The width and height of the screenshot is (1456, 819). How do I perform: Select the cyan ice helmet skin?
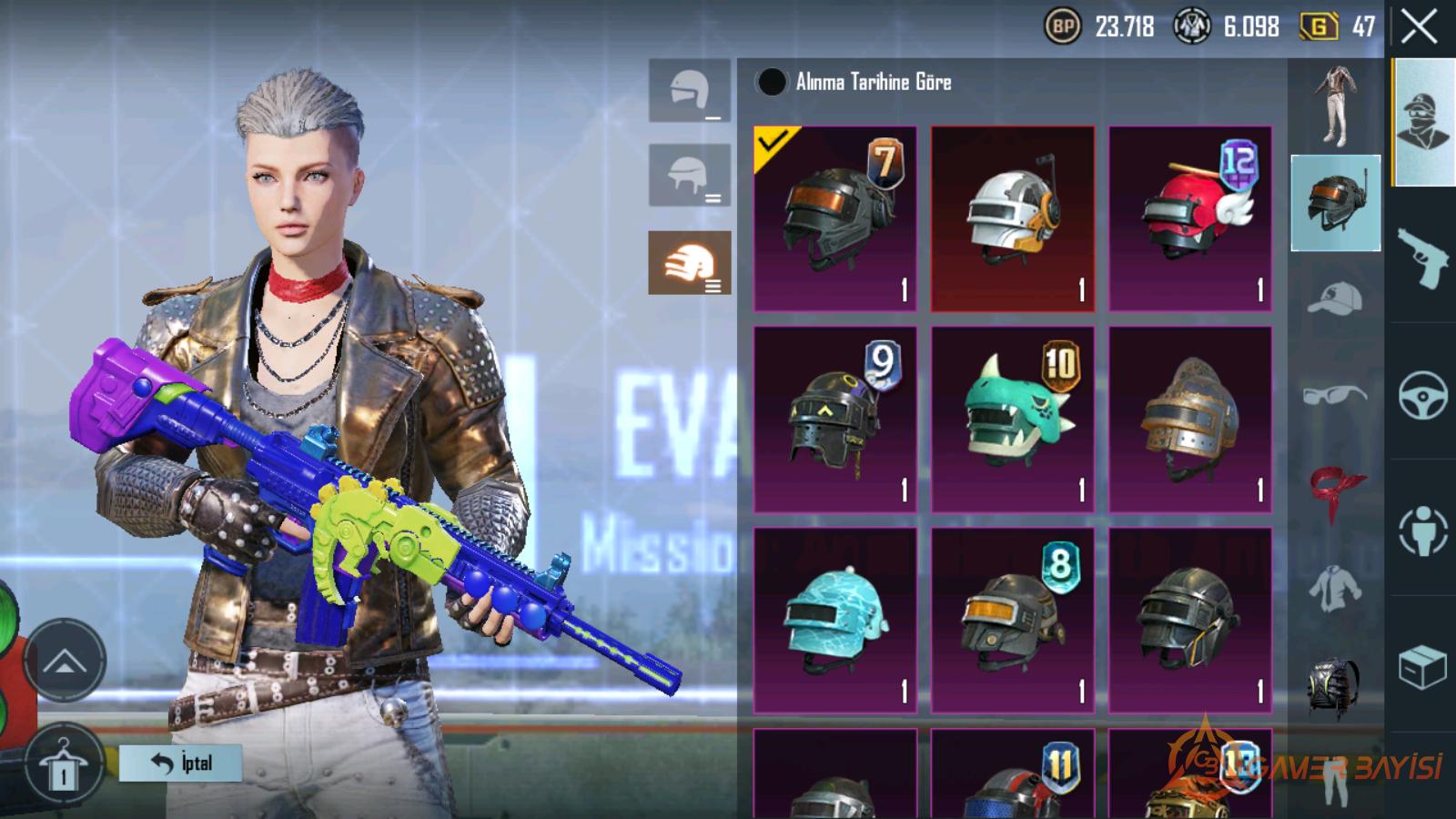(x=835, y=620)
